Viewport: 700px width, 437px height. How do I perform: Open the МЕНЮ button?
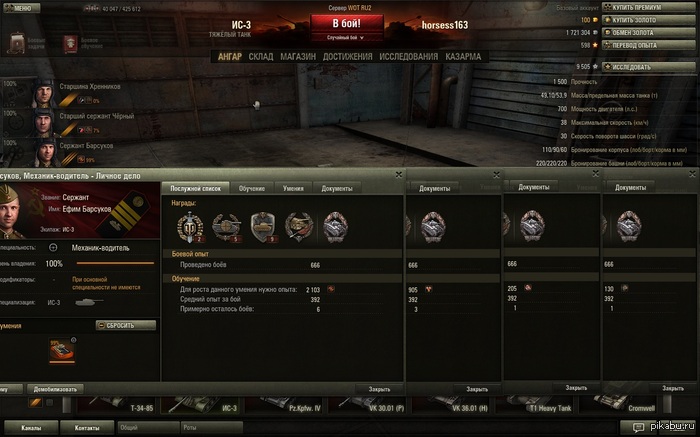tap(22, 6)
